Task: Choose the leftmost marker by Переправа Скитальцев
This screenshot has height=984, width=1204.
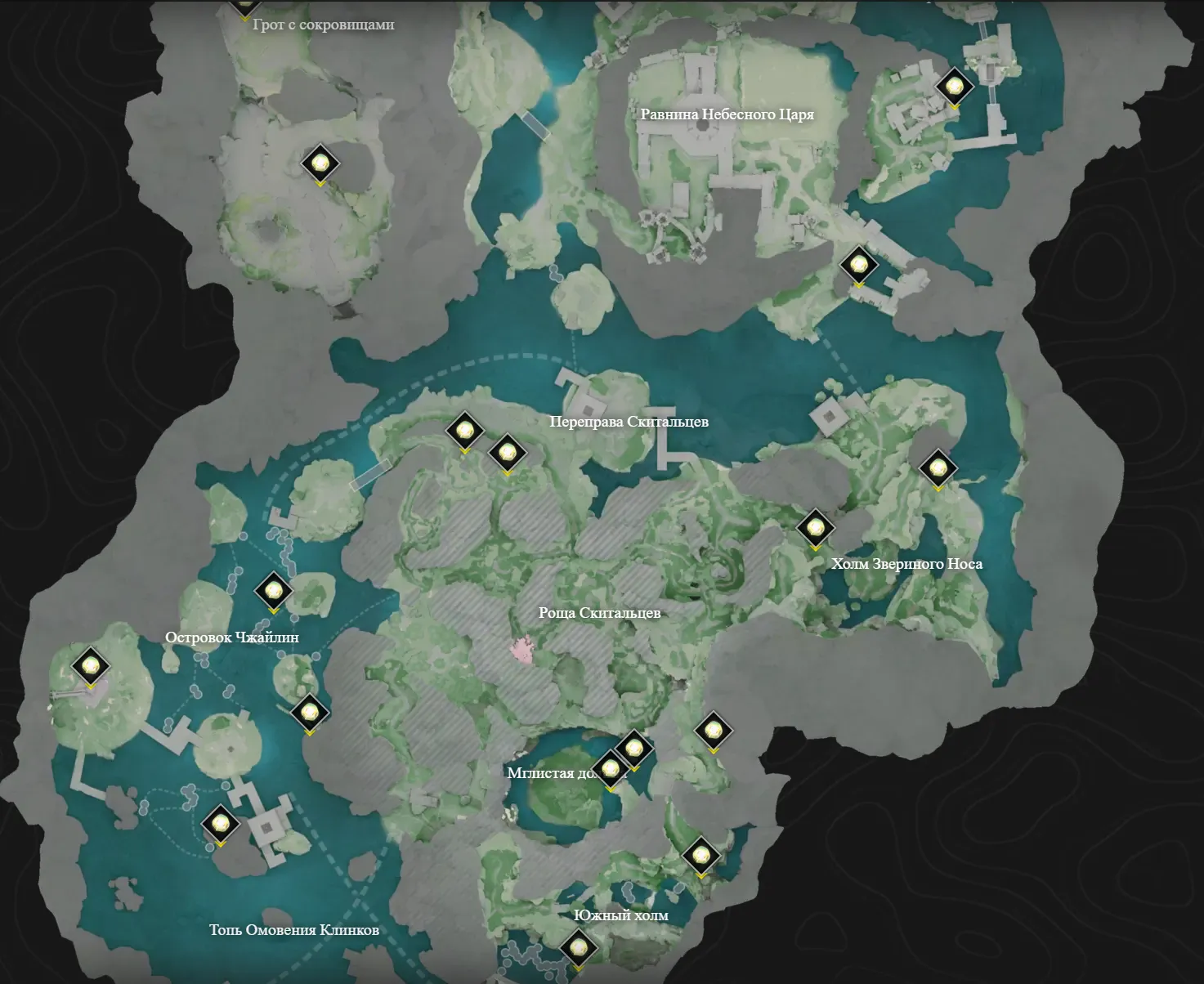Action: pyautogui.click(x=464, y=430)
